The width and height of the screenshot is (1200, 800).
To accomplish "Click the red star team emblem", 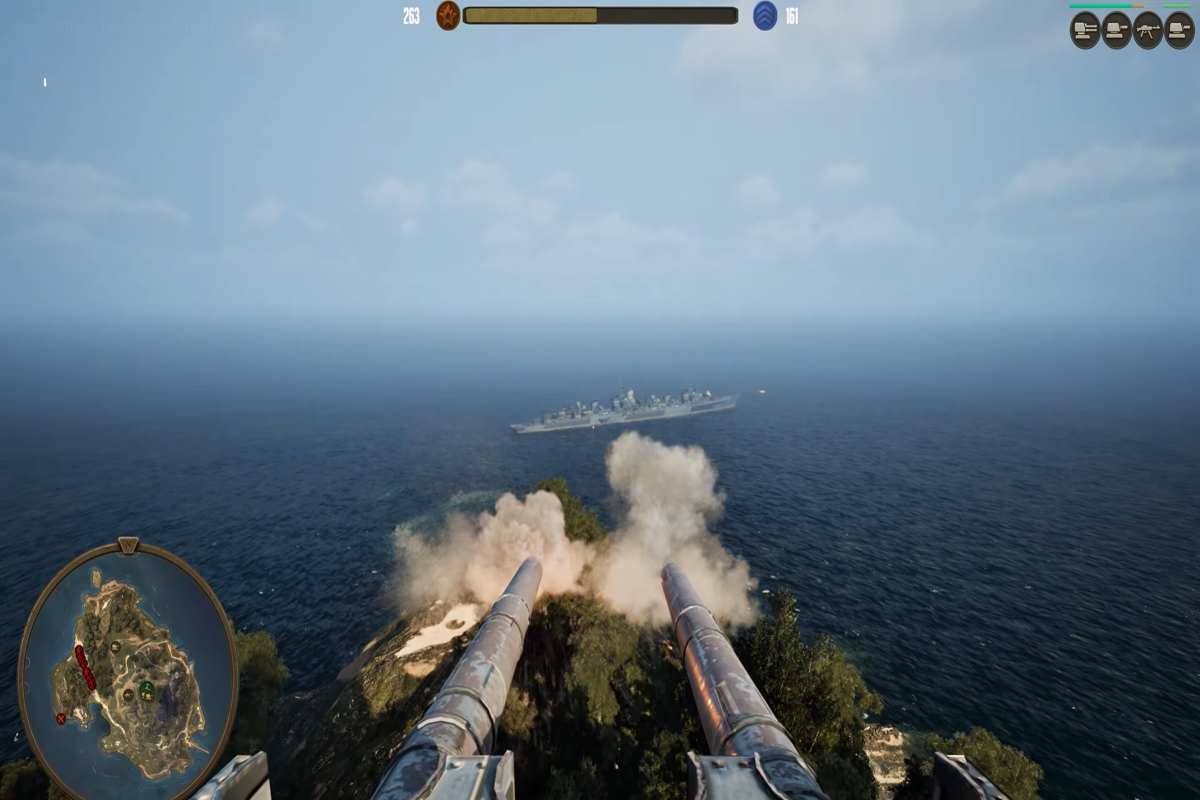I will point(448,16).
